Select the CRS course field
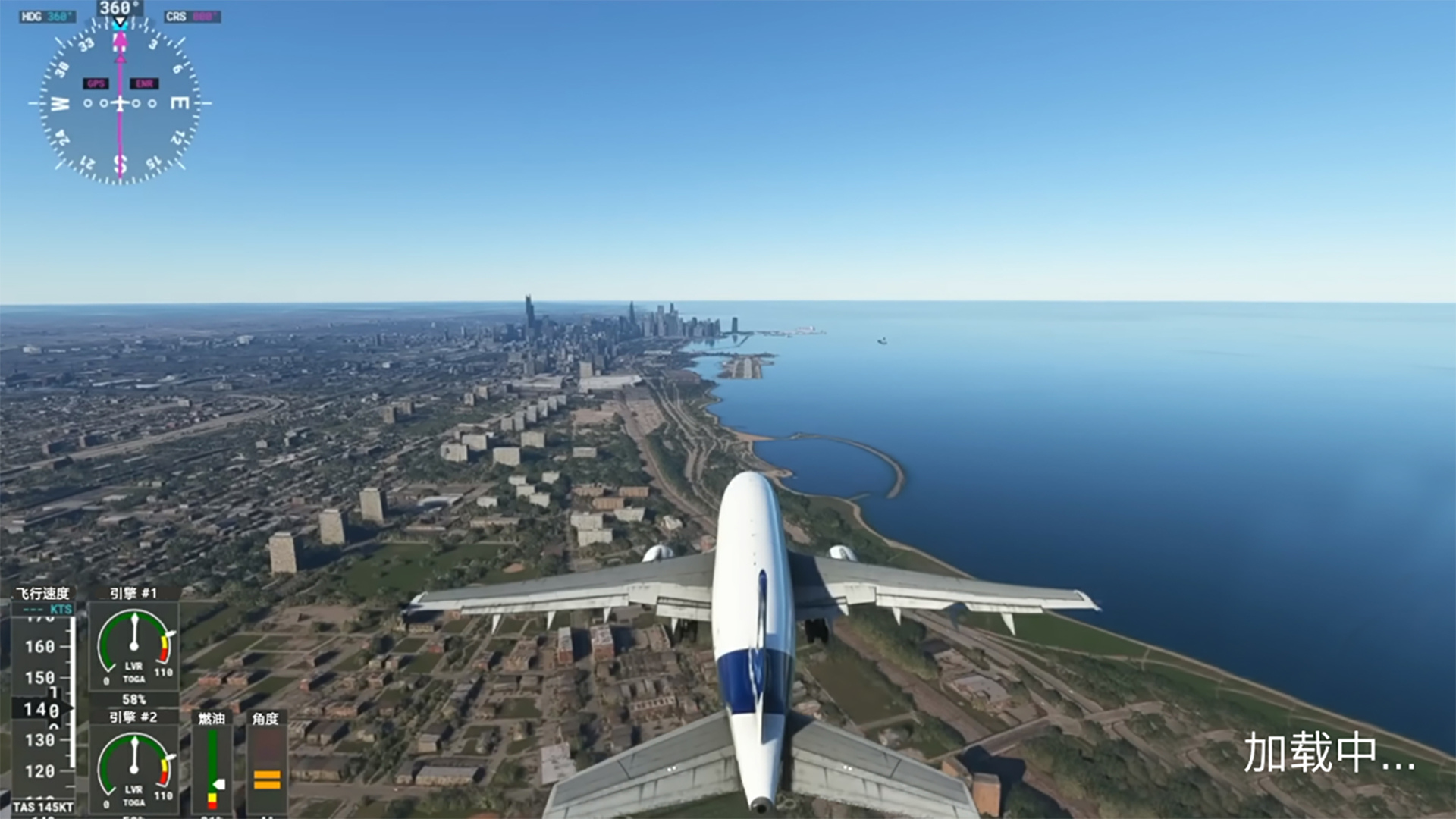The width and height of the screenshot is (1456, 819). point(193,16)
